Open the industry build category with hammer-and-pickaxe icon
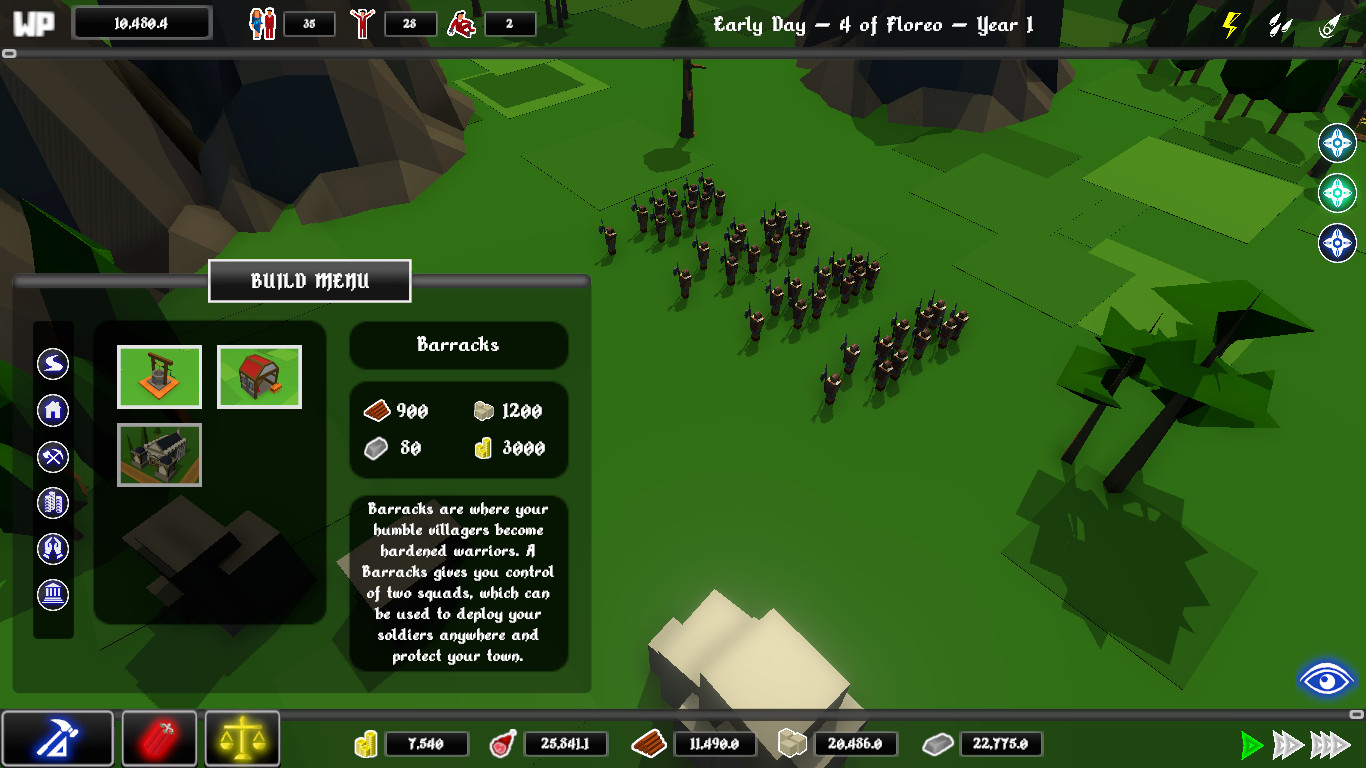1366x768 pixels. tap(52, 456)
